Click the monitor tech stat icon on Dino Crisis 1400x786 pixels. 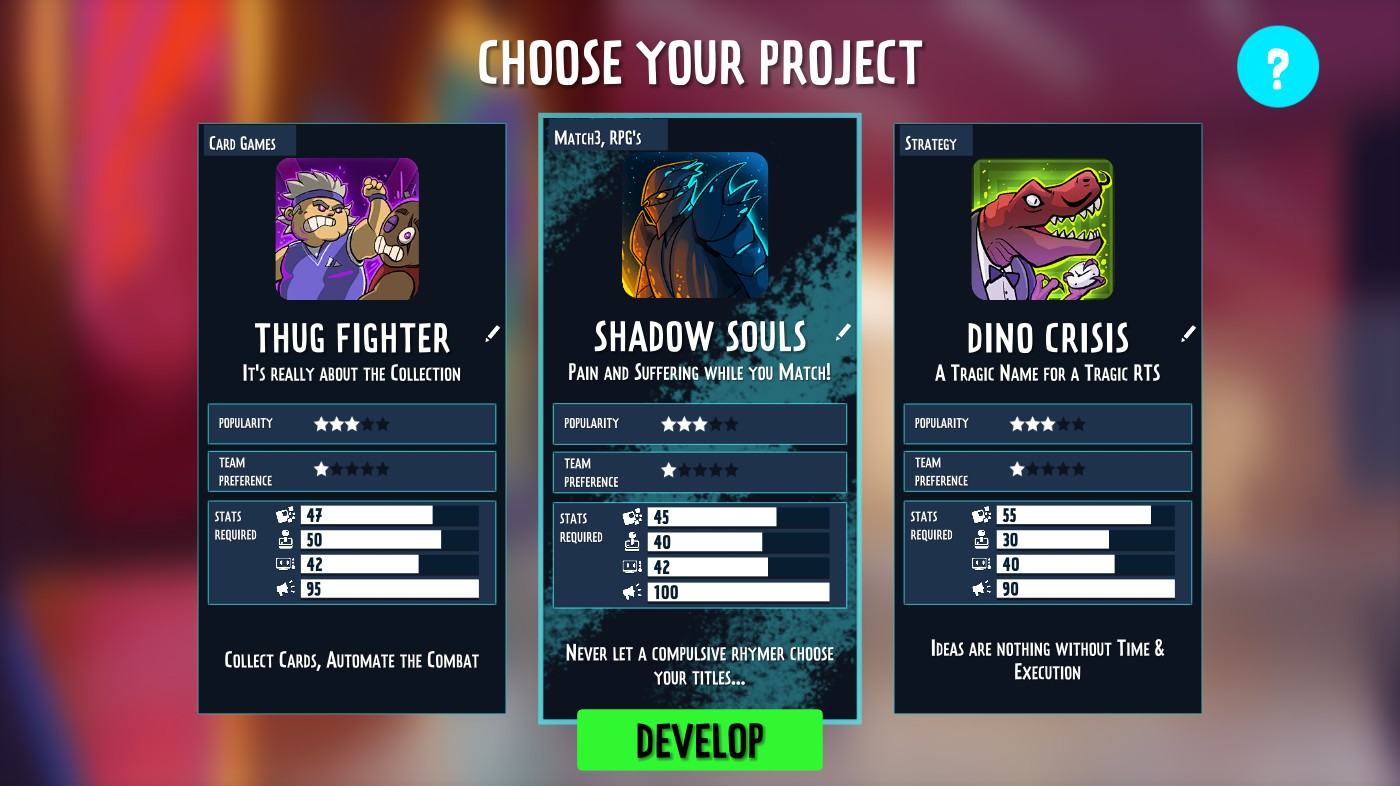pyautogui.click(x=983, y=563)
